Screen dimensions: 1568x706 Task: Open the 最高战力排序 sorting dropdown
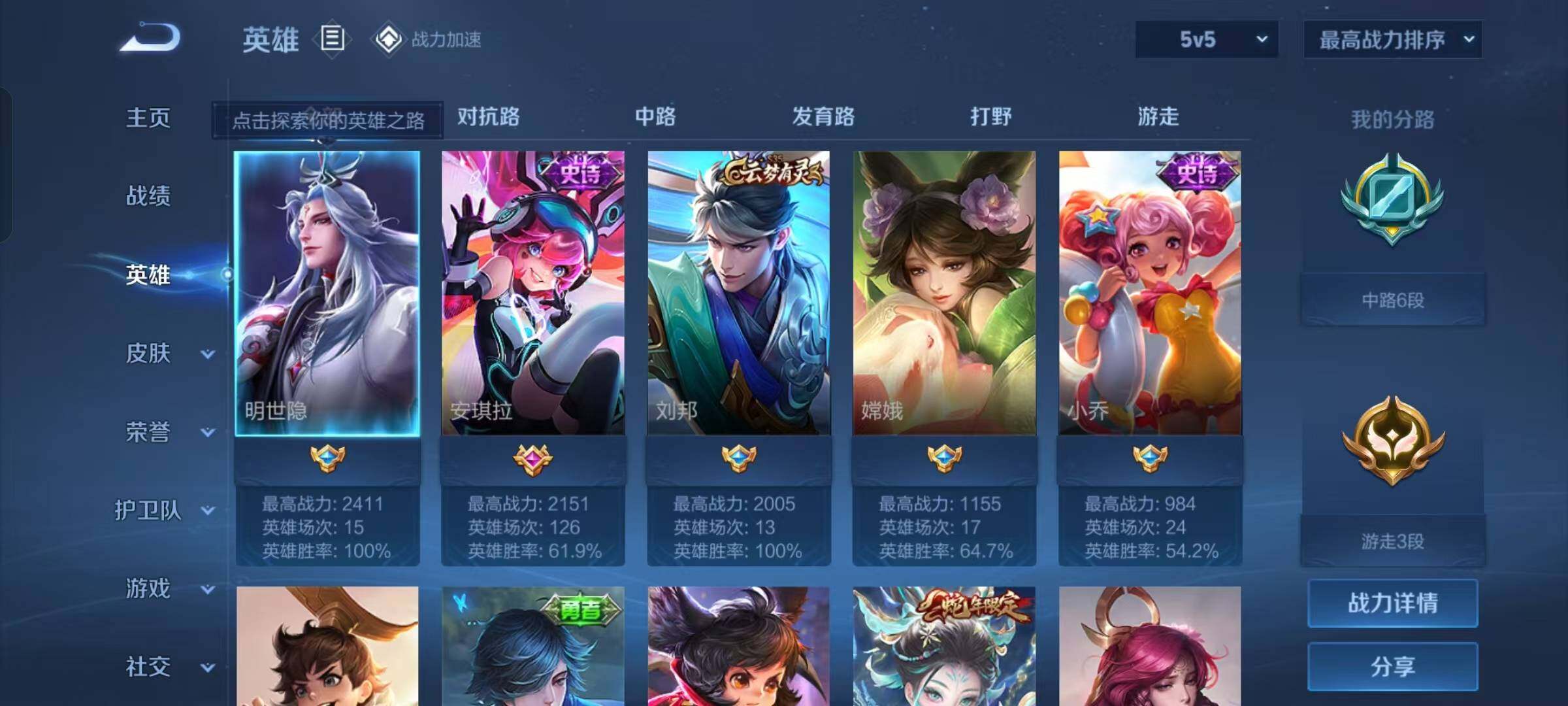[1392, 39]
